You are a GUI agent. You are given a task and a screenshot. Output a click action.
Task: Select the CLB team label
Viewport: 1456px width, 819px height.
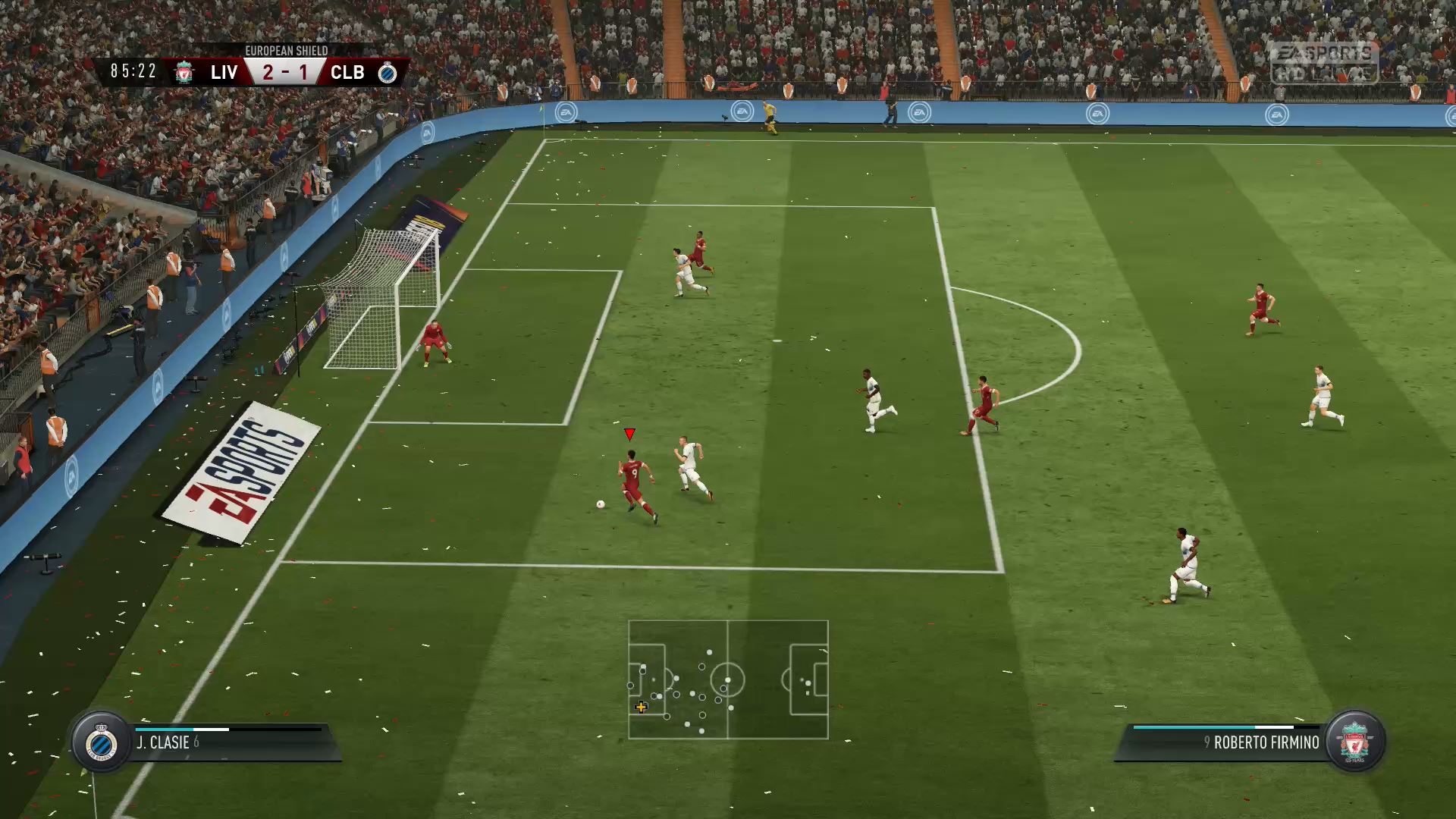(x=347, y=73)
